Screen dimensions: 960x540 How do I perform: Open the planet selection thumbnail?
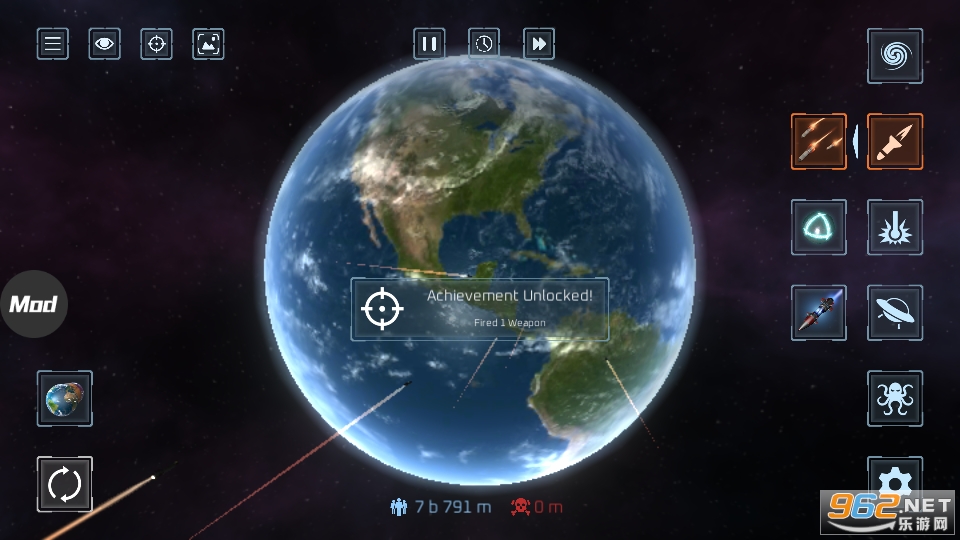[x=65, y=398]
